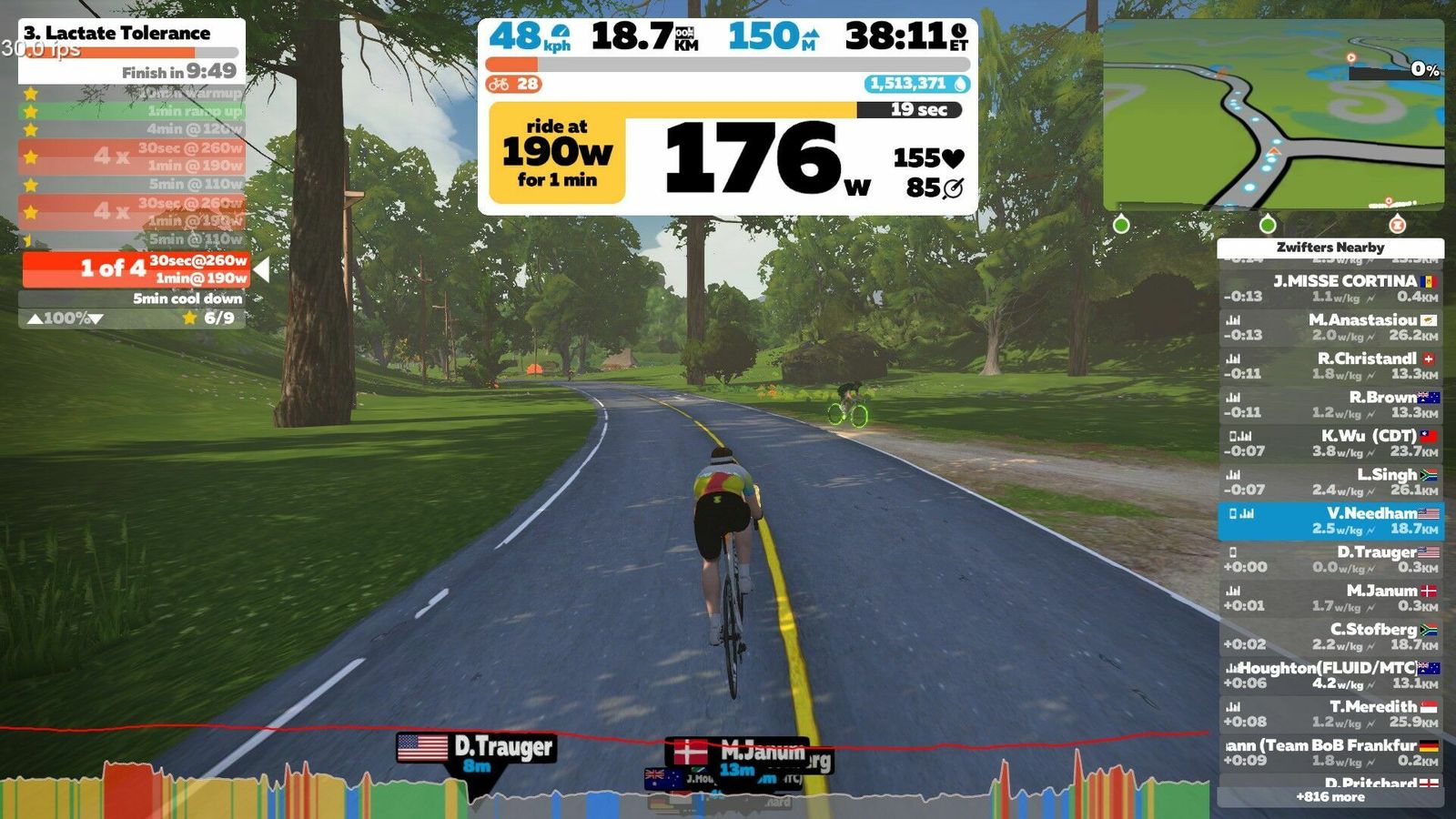
Task: Select the current 1 of 4 interval block
Action: tap(136, 269)
